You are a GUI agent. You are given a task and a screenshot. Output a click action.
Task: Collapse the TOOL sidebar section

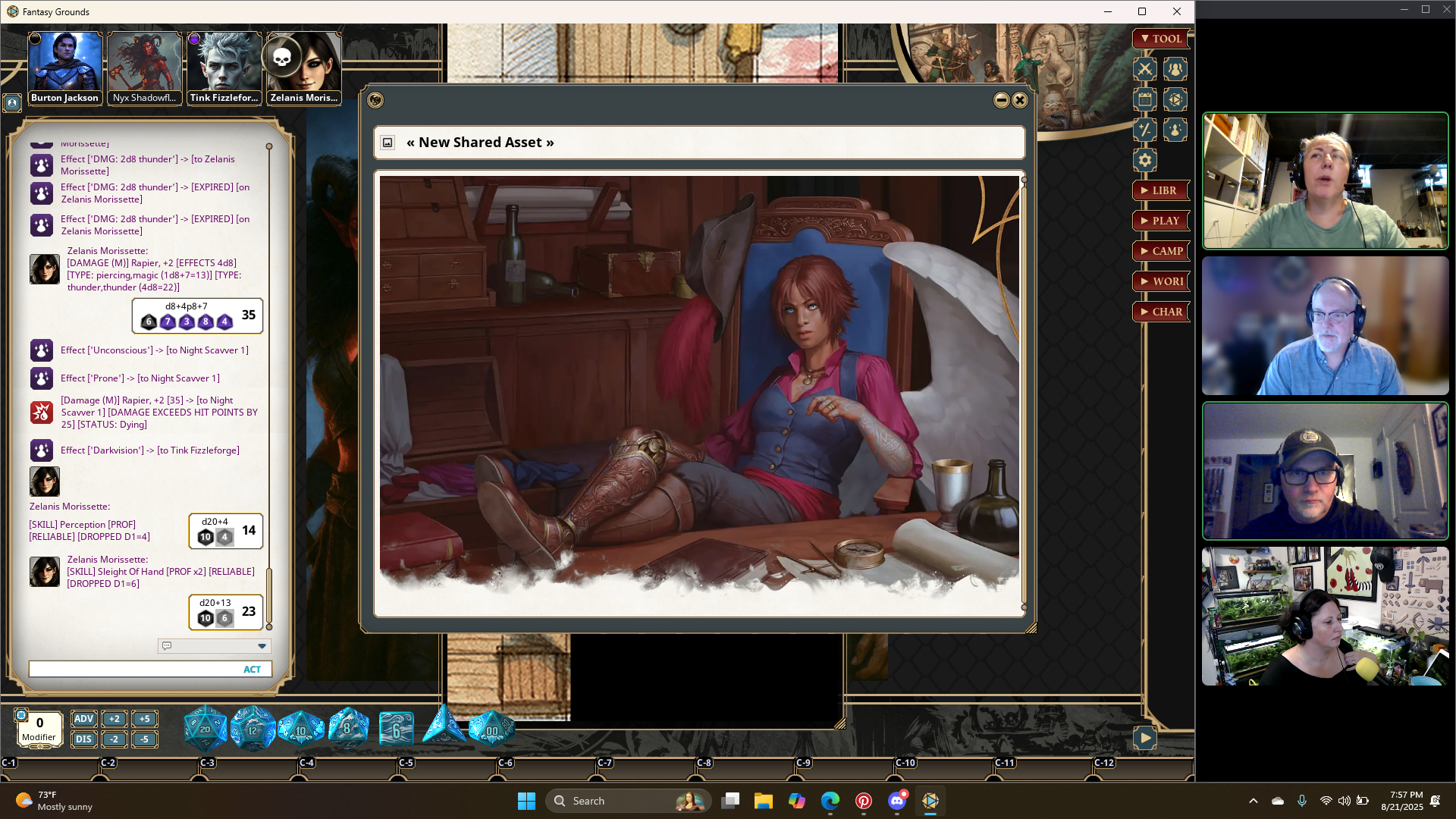click(x=1160, y=39)
